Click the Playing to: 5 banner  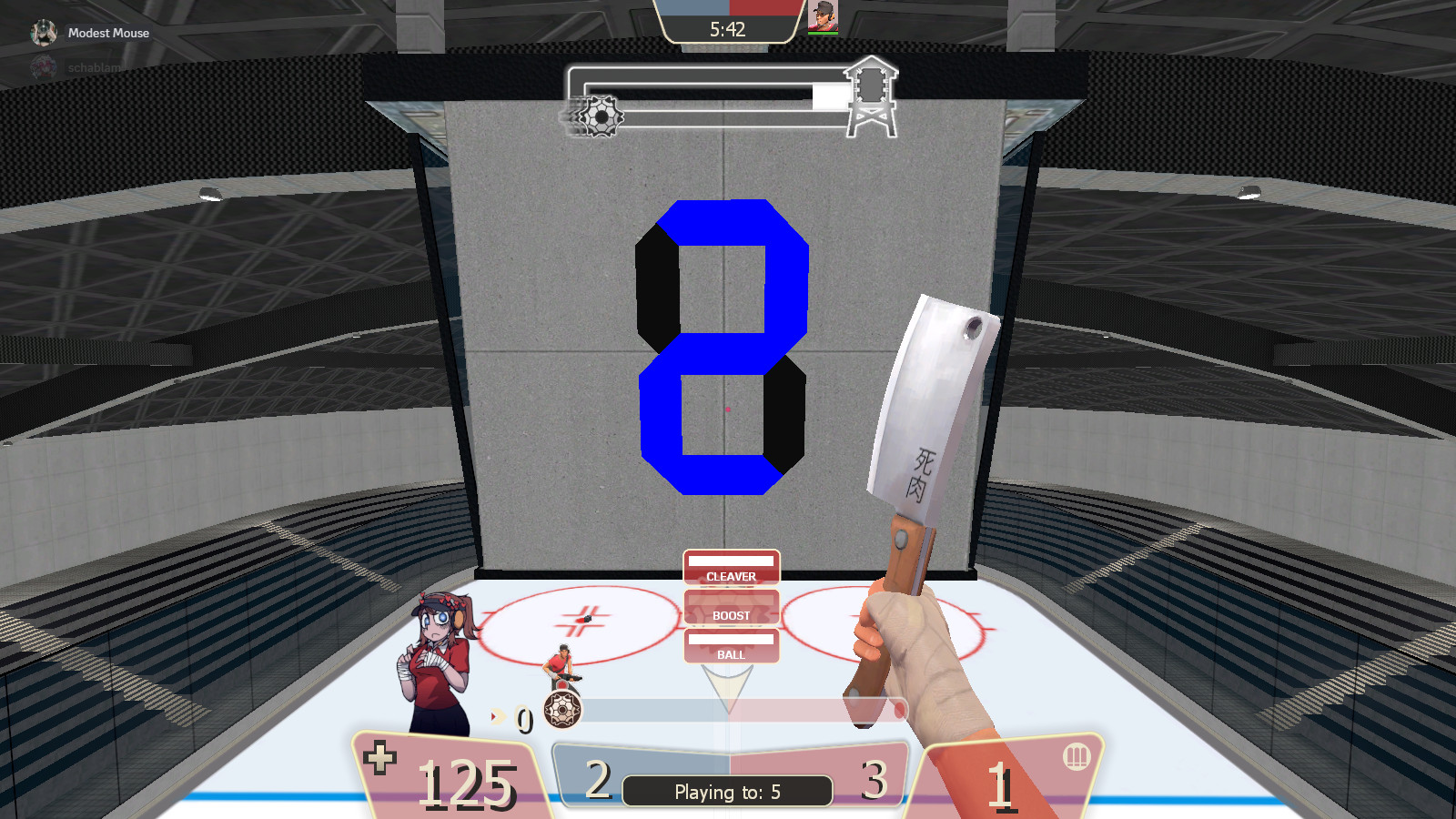tap(726, 791)
